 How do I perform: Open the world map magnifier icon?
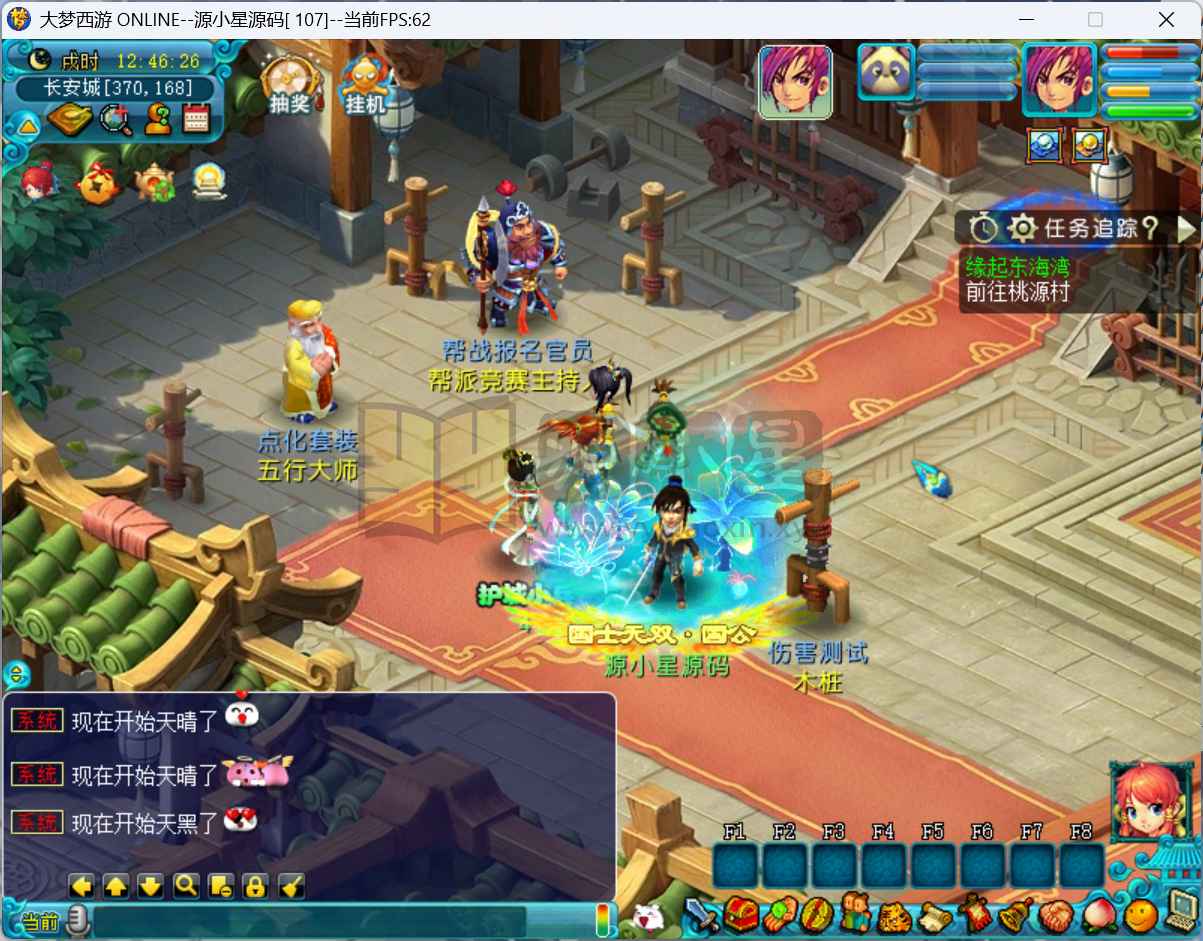116,119
